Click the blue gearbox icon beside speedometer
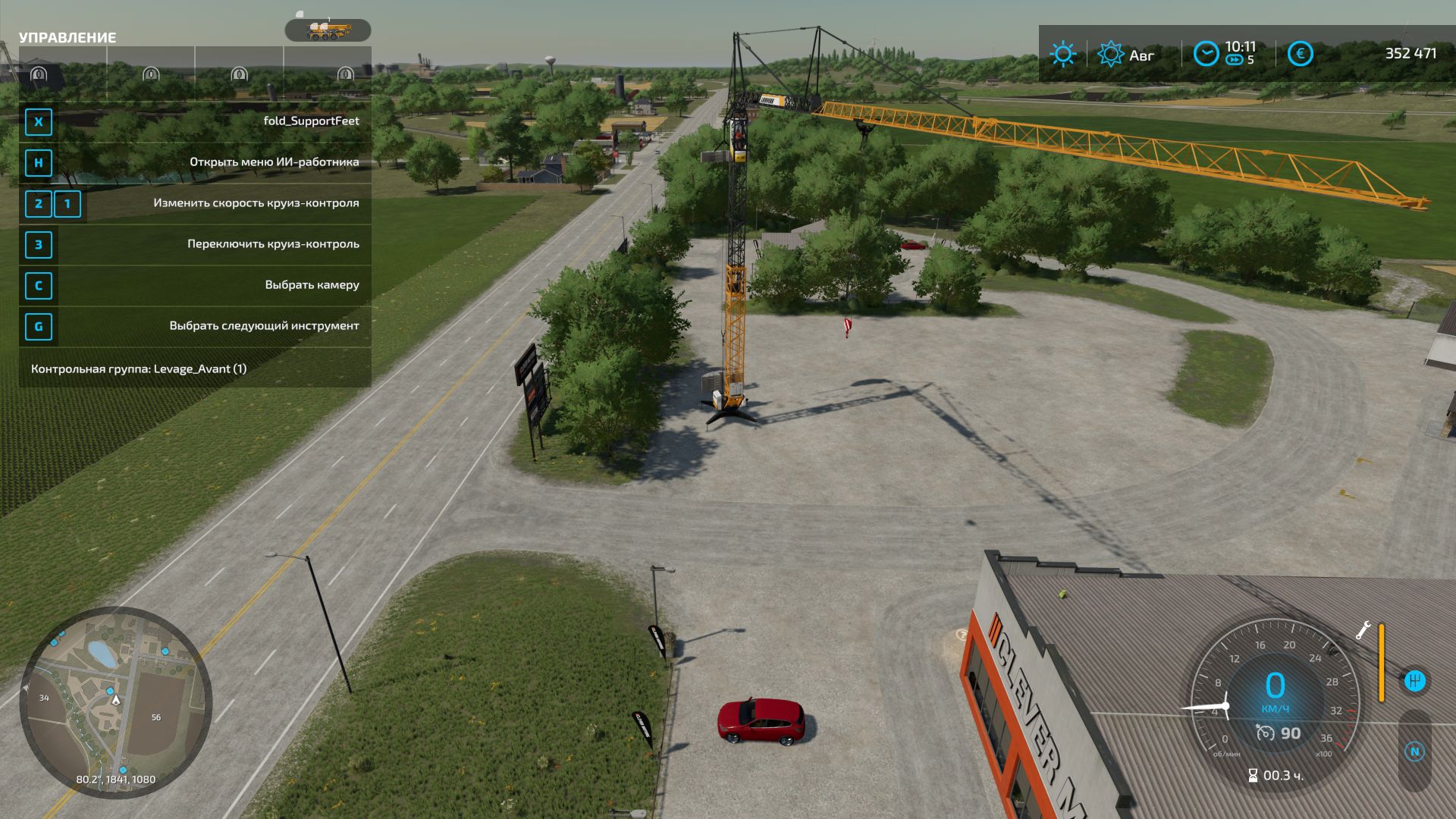The width and height of the screenshot is (1456, 819). click(x=1415, y=680)
